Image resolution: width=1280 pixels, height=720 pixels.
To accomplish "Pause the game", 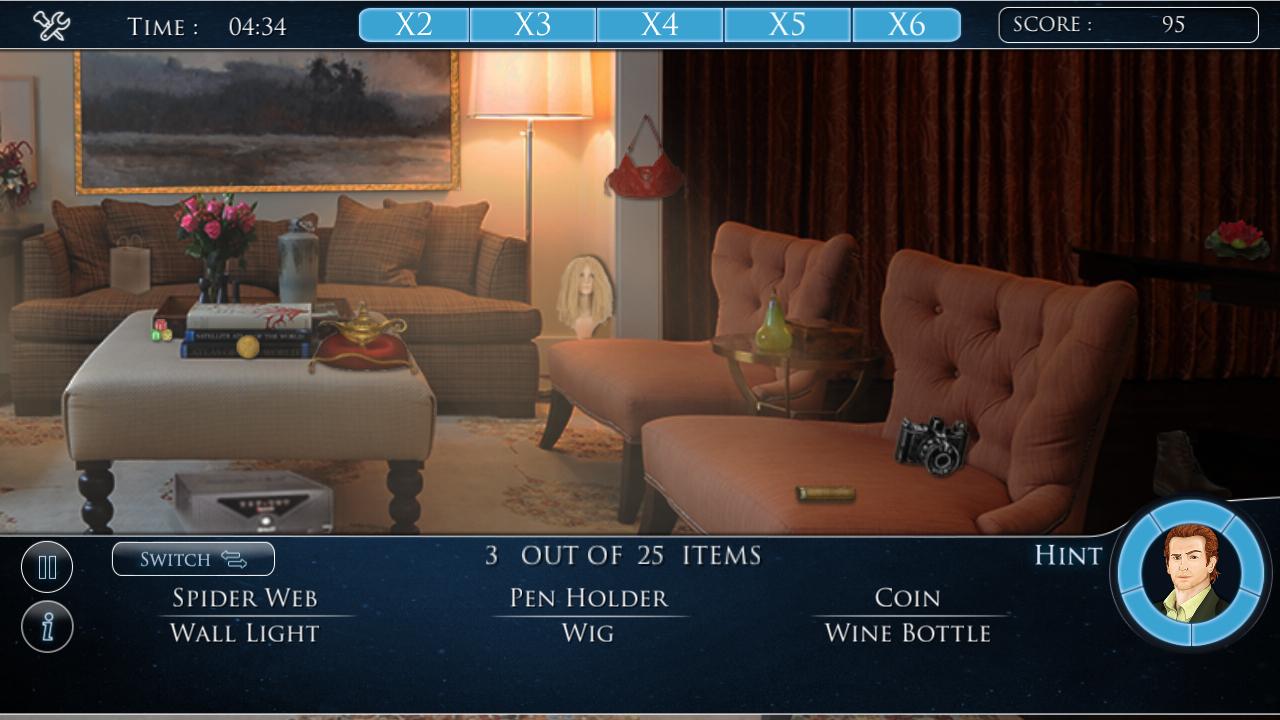I will pyautogui.click(x=47, y=566).
